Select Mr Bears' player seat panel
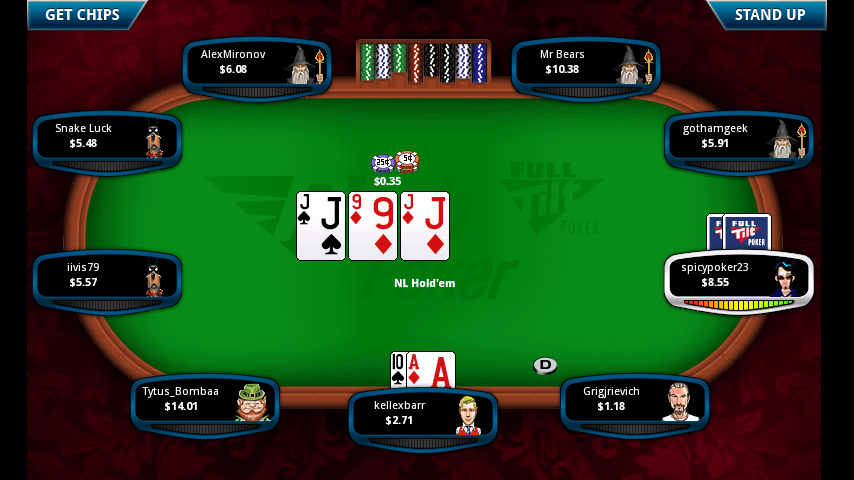The width and height of the screenshot is (854, 480). (x=586, y=64)
